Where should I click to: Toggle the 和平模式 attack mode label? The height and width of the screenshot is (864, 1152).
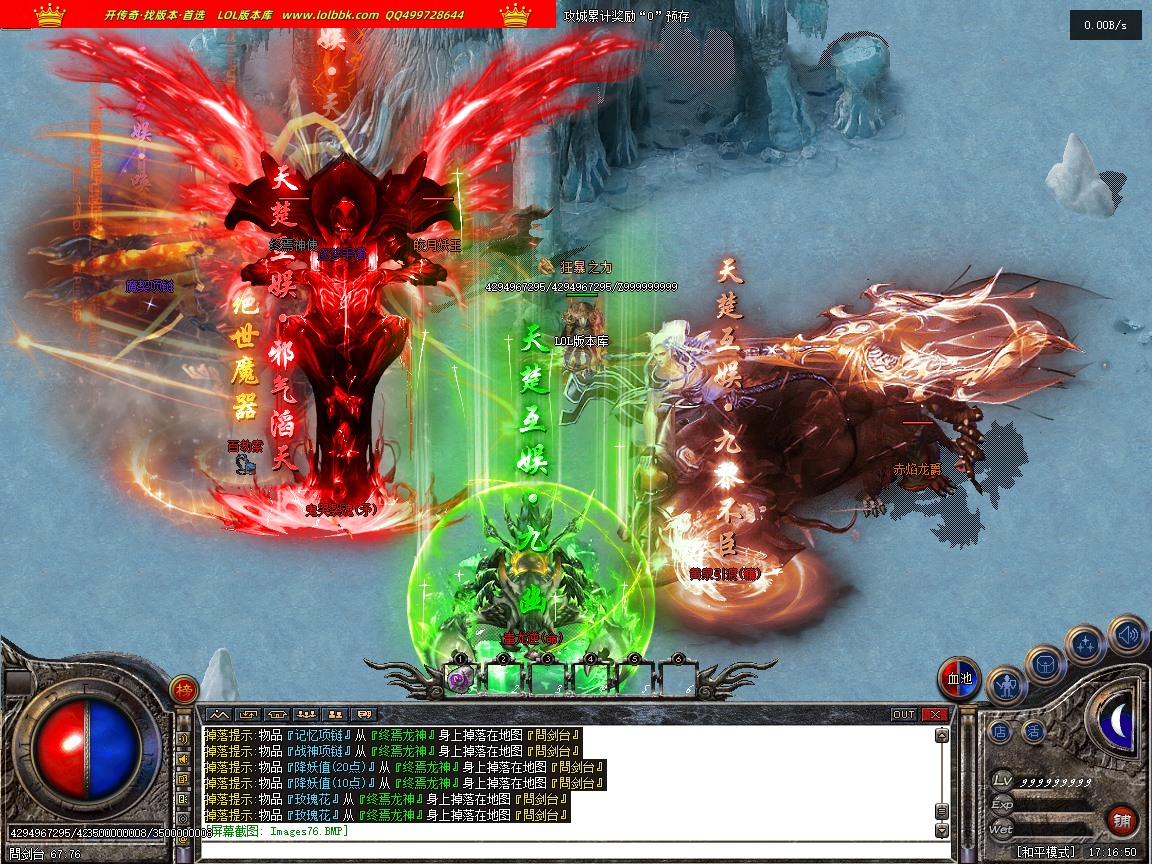(x=1046, y=852)
